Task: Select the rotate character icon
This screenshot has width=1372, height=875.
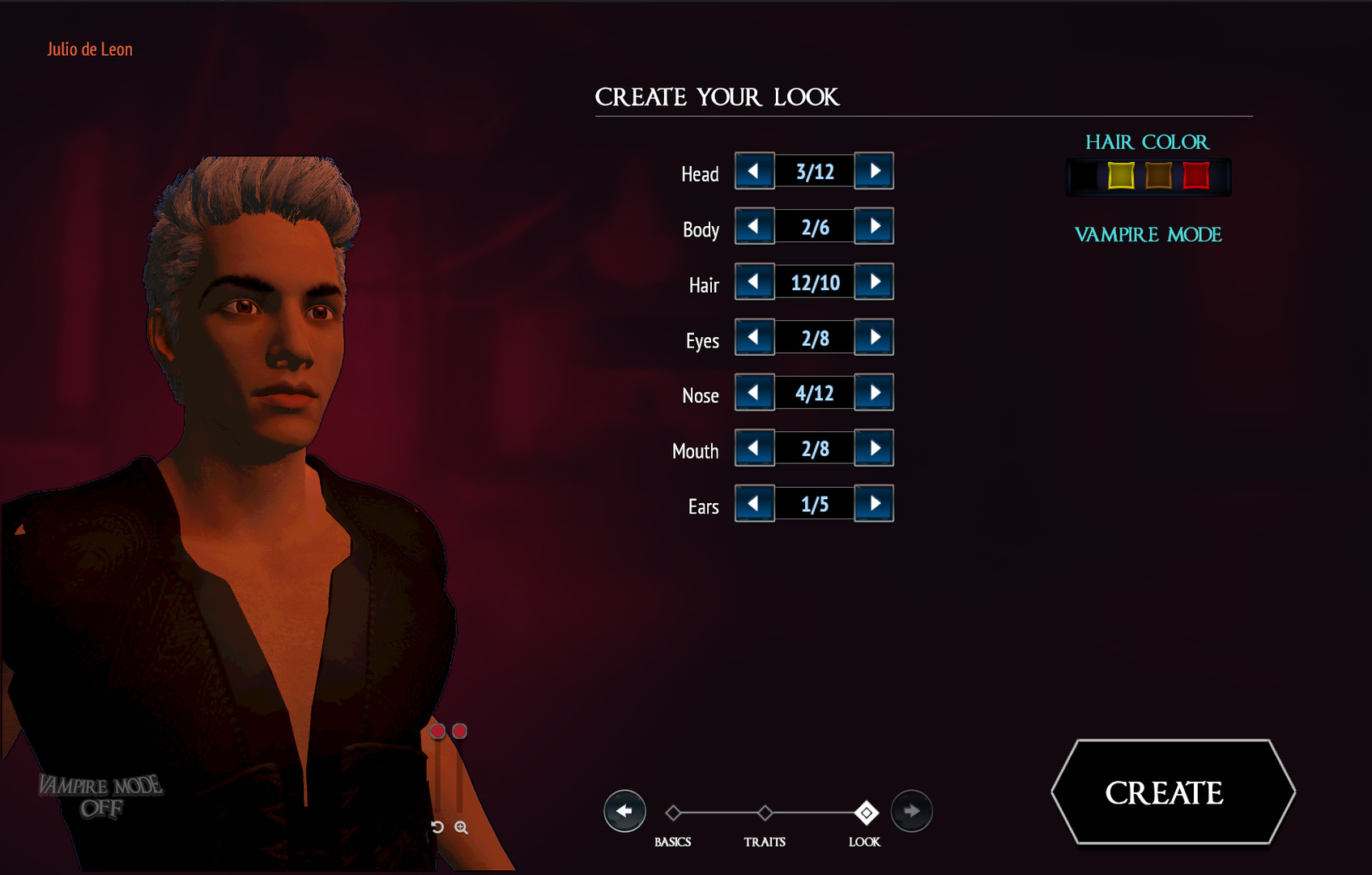Action: (x=438, y=827)
